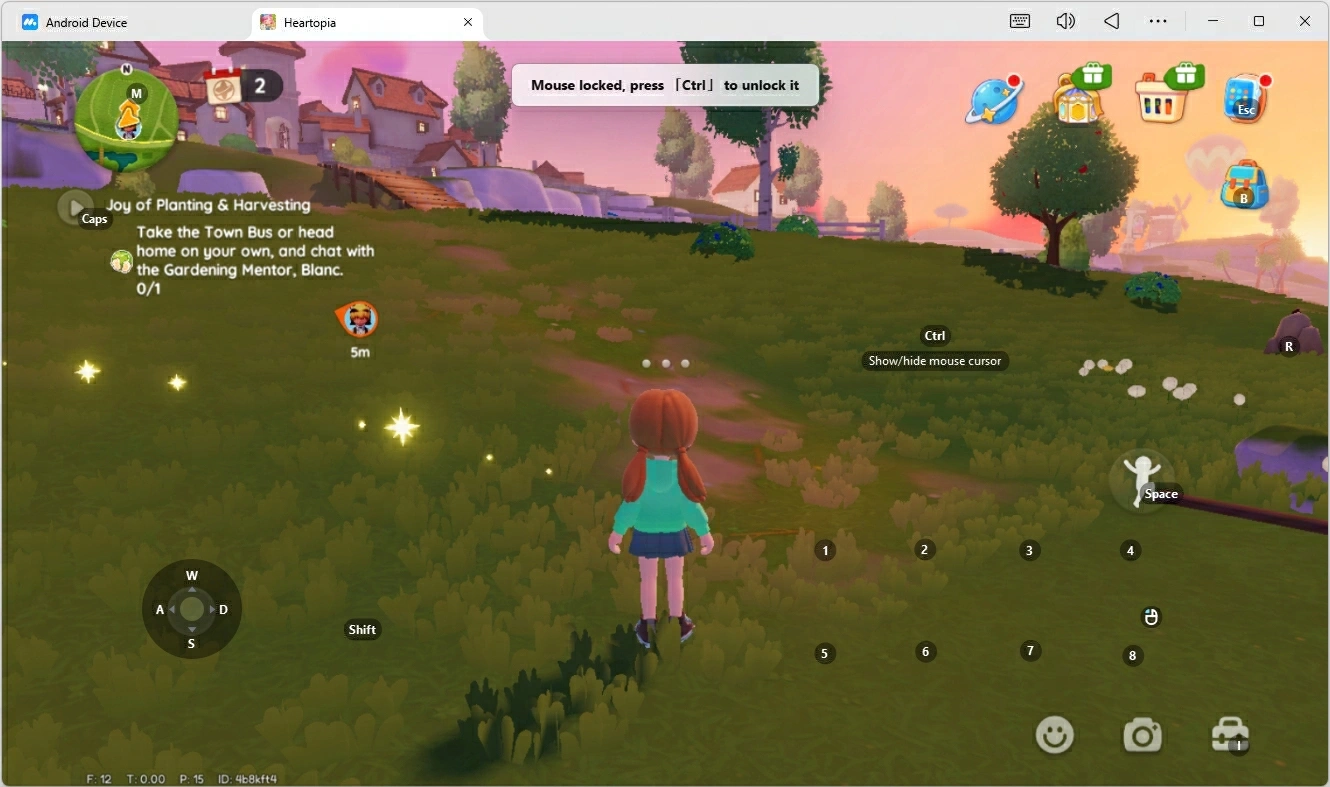Open the smiley emote menu

point(1054,733)
